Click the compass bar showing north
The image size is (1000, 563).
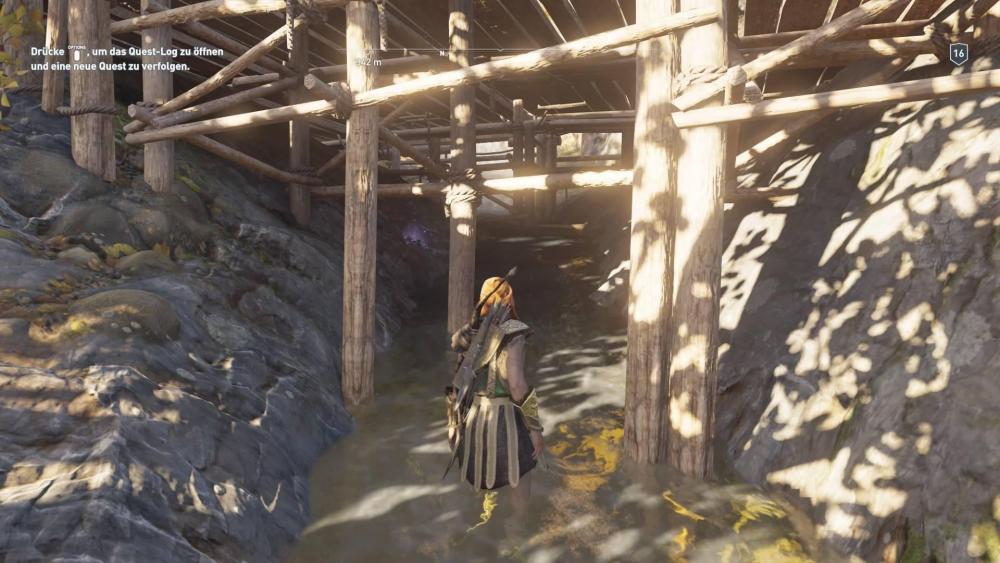pyautogui.click(x=443, y=52)
